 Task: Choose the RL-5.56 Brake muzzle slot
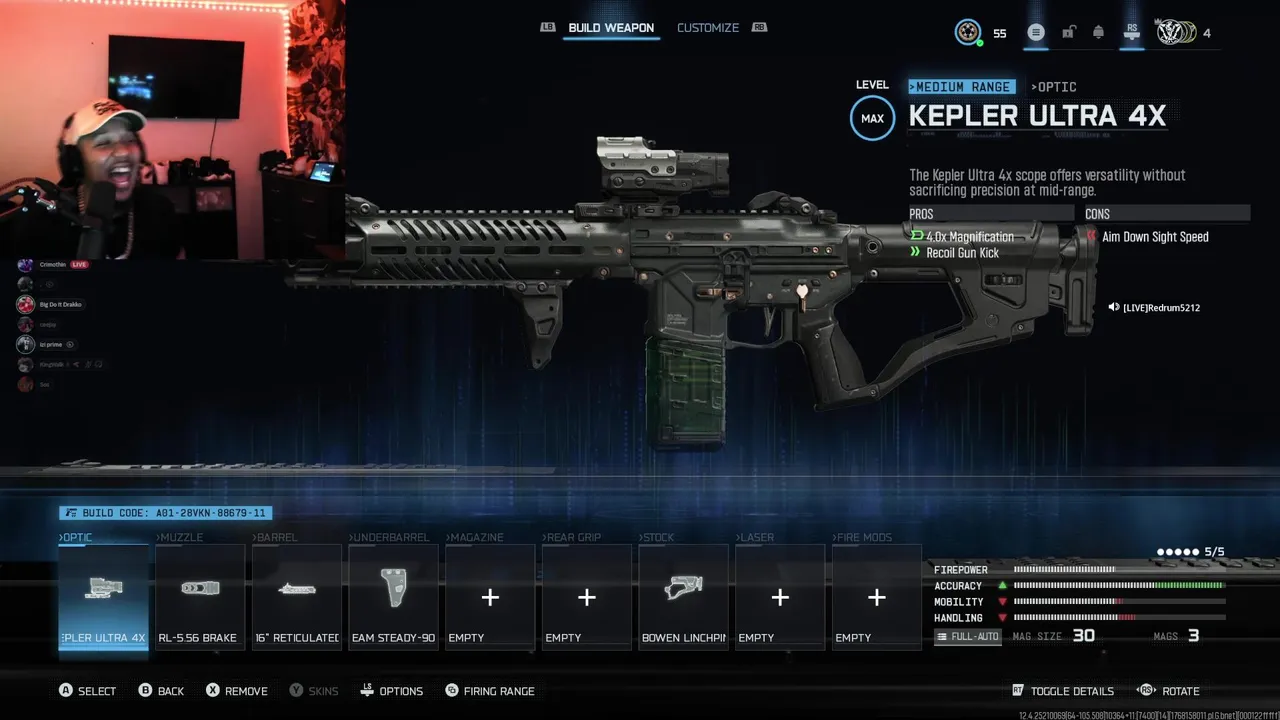[x=200, y=597]
